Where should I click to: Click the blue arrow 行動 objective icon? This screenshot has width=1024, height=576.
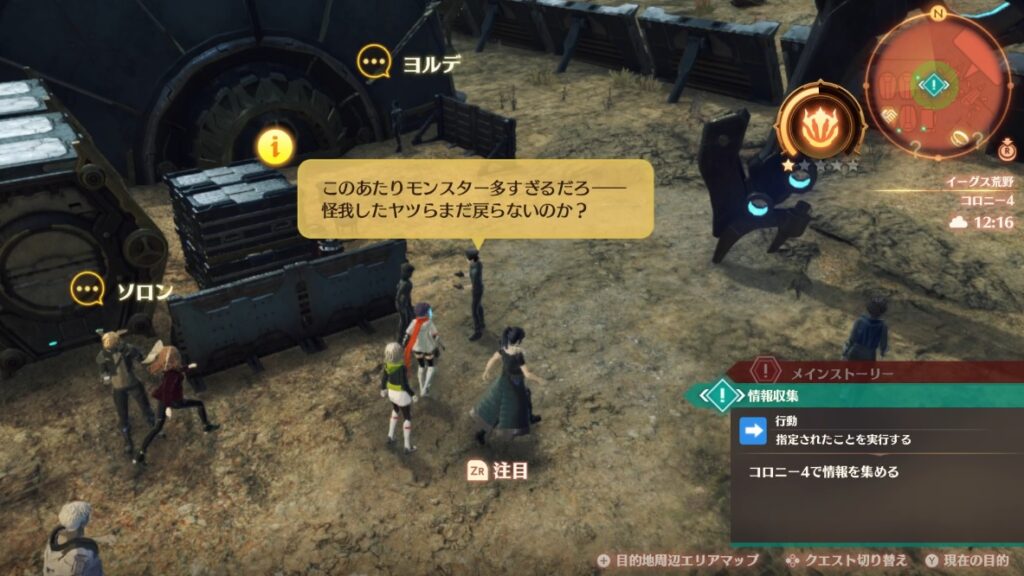752,430
